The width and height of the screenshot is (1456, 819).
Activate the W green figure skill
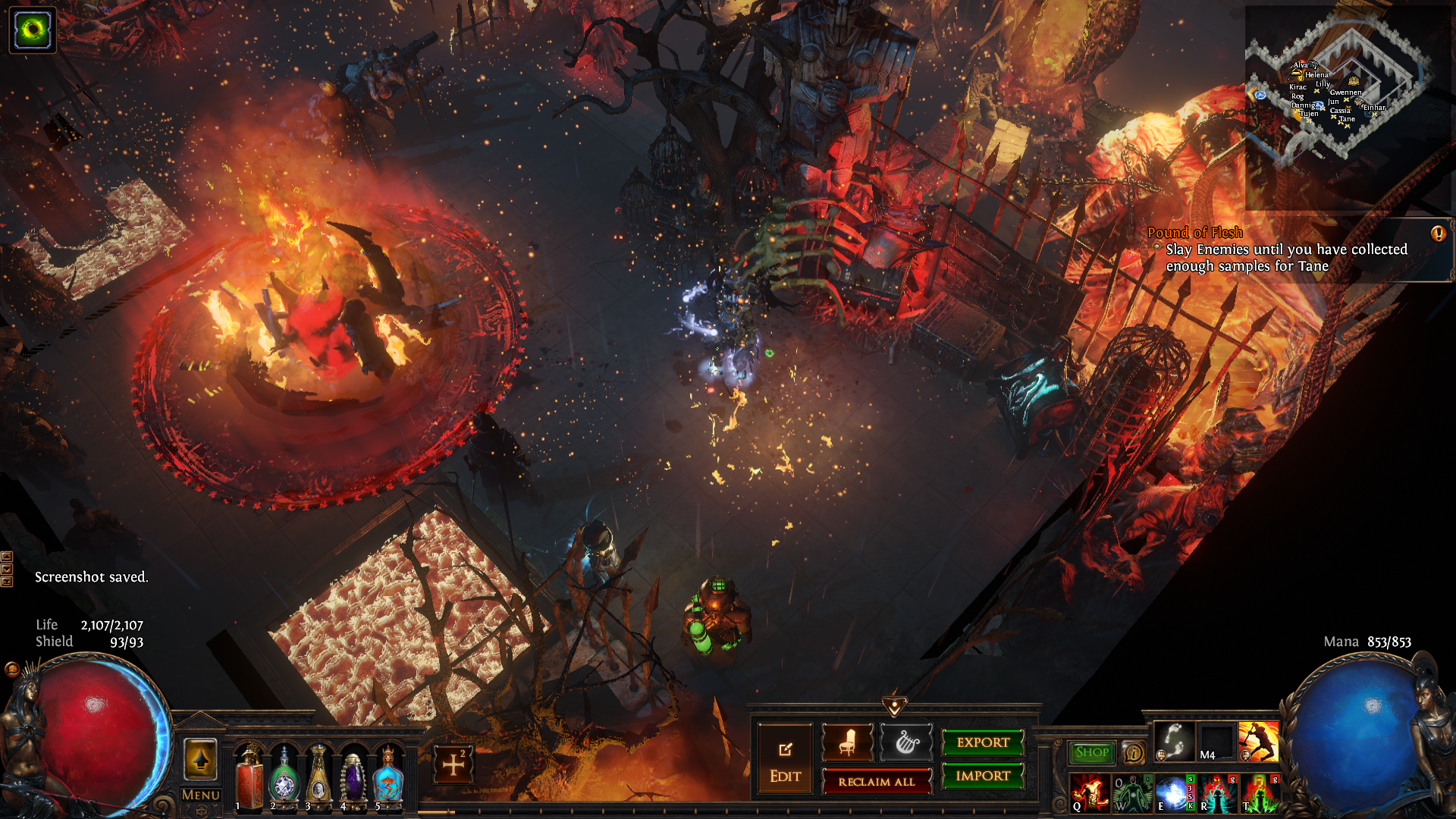click(x=1131, y=793)
